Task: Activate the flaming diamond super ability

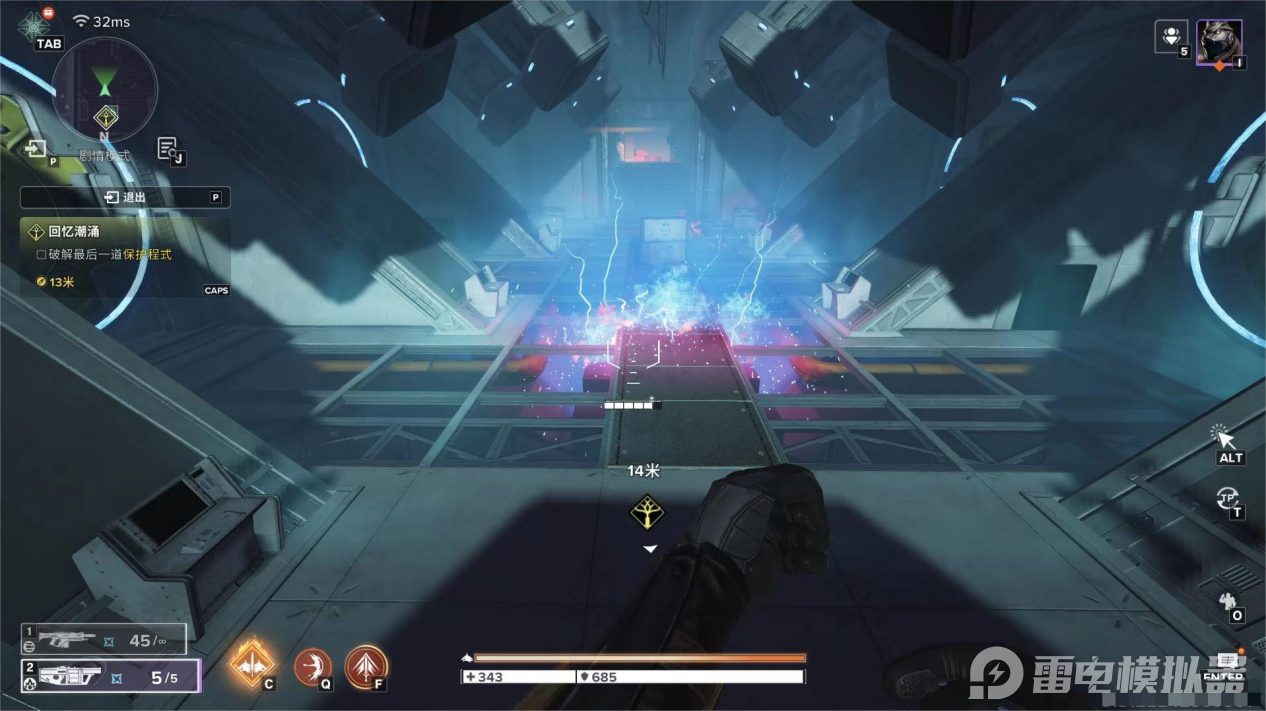Action: (252, 663)
